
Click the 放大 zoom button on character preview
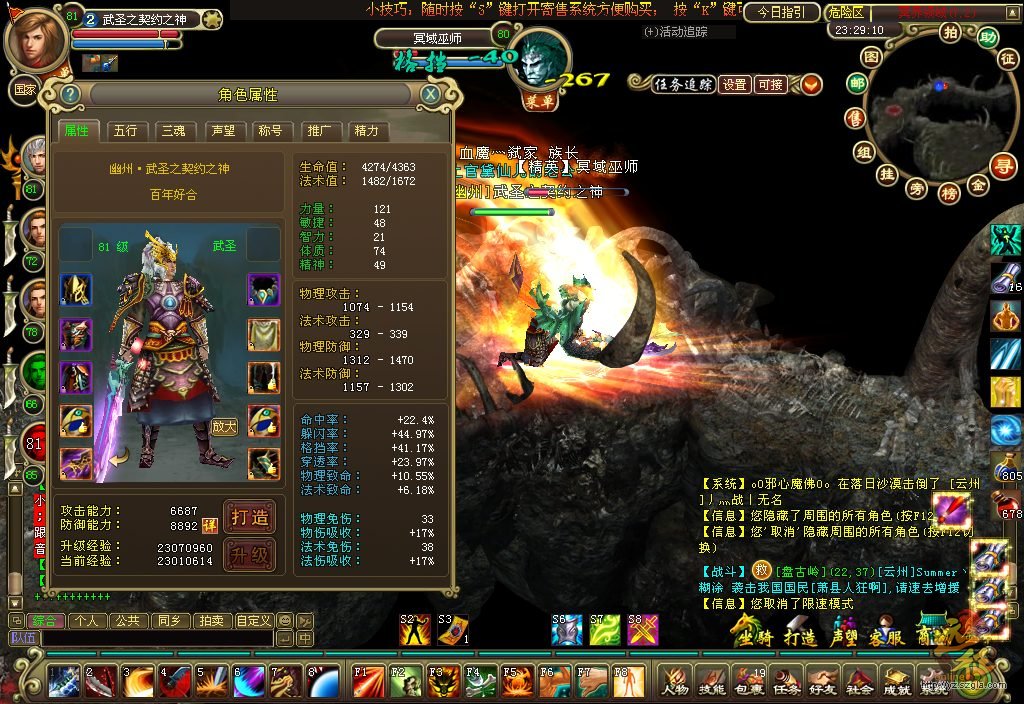tap(225, 426)
